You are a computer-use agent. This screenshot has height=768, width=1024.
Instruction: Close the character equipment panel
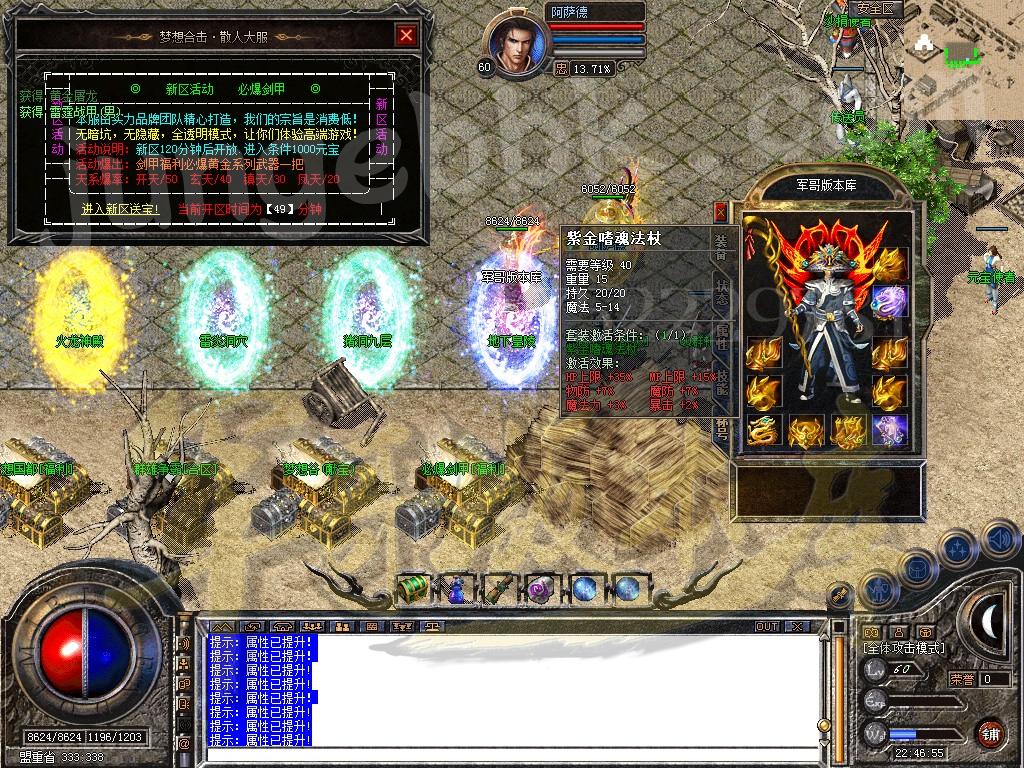point(720,212)
